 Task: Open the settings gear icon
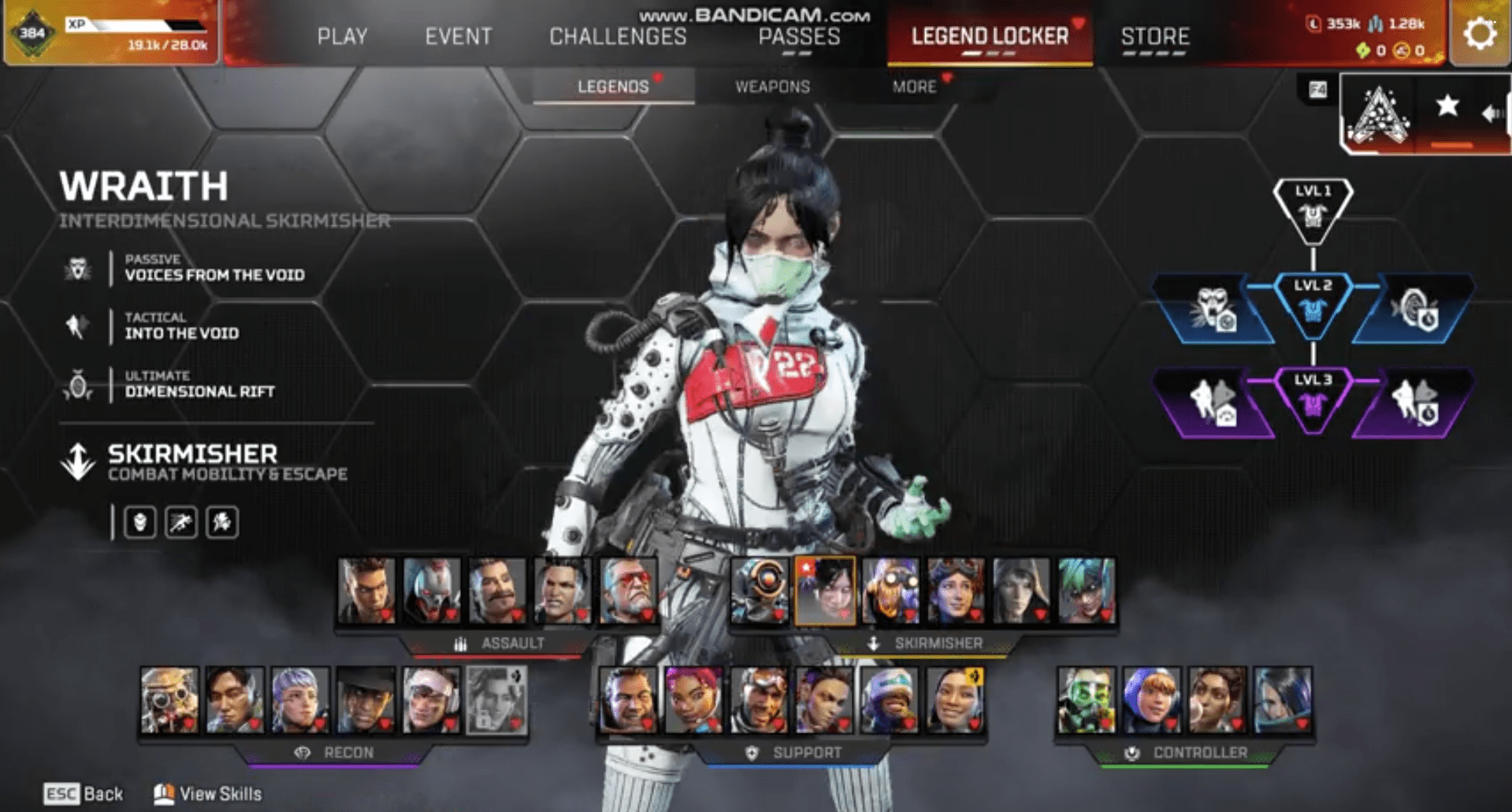pyautogui.click(x=1480, y=32)
